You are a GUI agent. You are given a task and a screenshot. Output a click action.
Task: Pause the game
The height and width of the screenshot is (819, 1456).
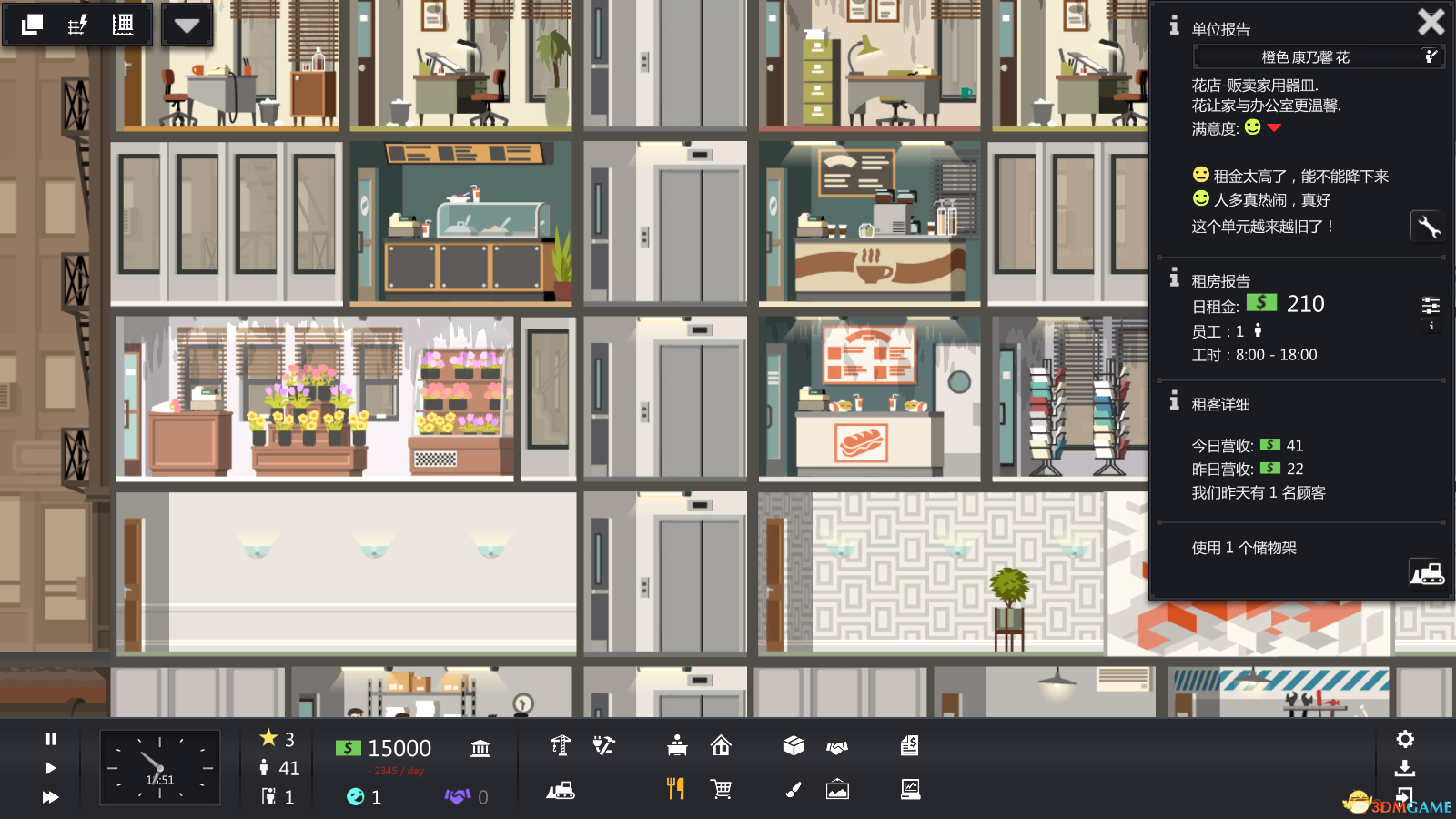(x=51, y=739)
